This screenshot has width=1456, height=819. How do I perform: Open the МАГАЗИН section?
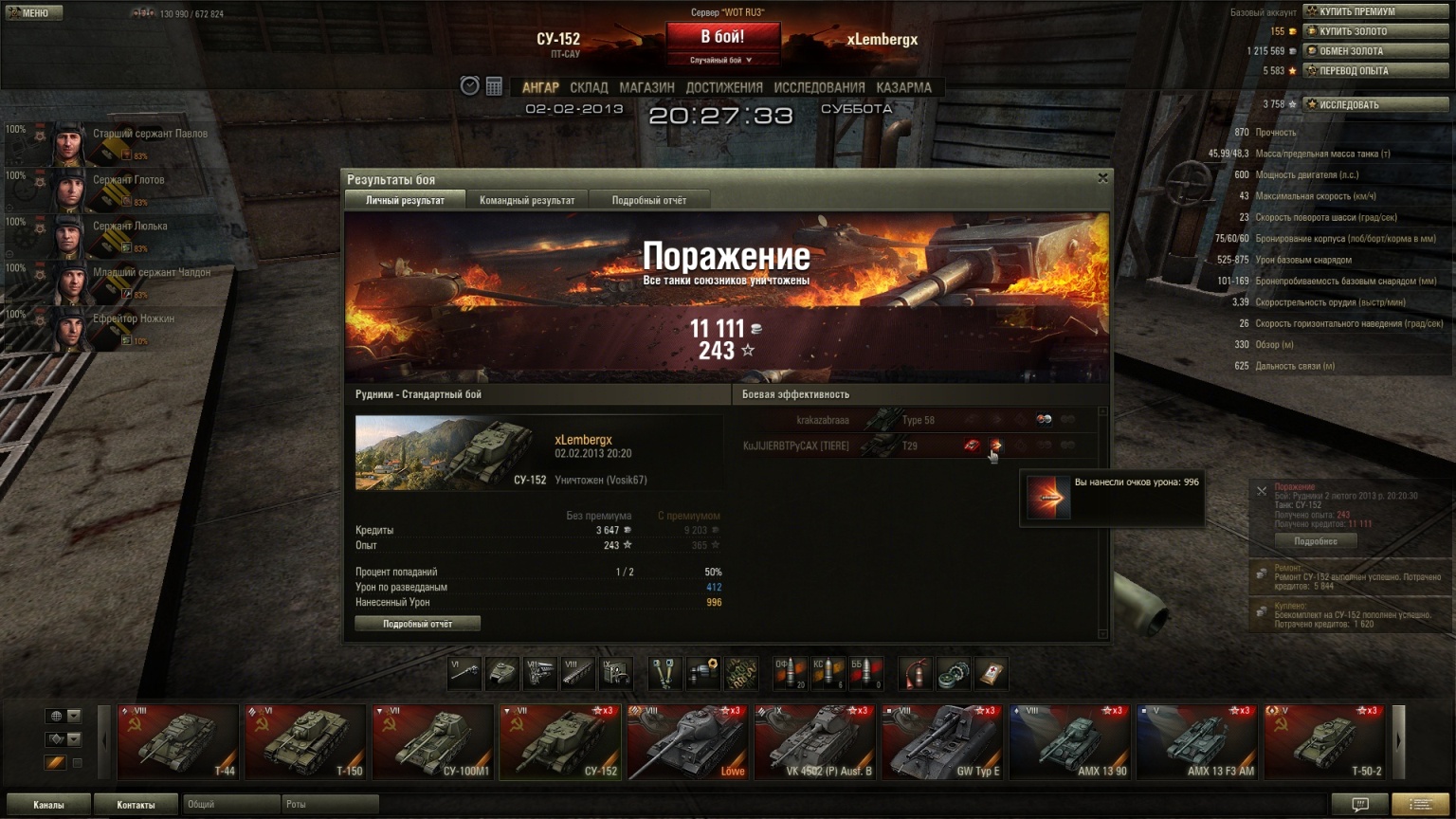[x=646, y=87]
